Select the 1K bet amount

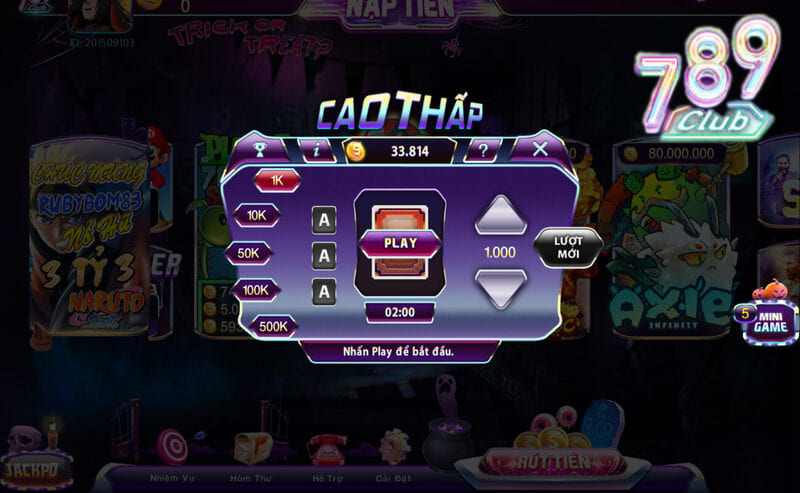[x=277, y=181]
